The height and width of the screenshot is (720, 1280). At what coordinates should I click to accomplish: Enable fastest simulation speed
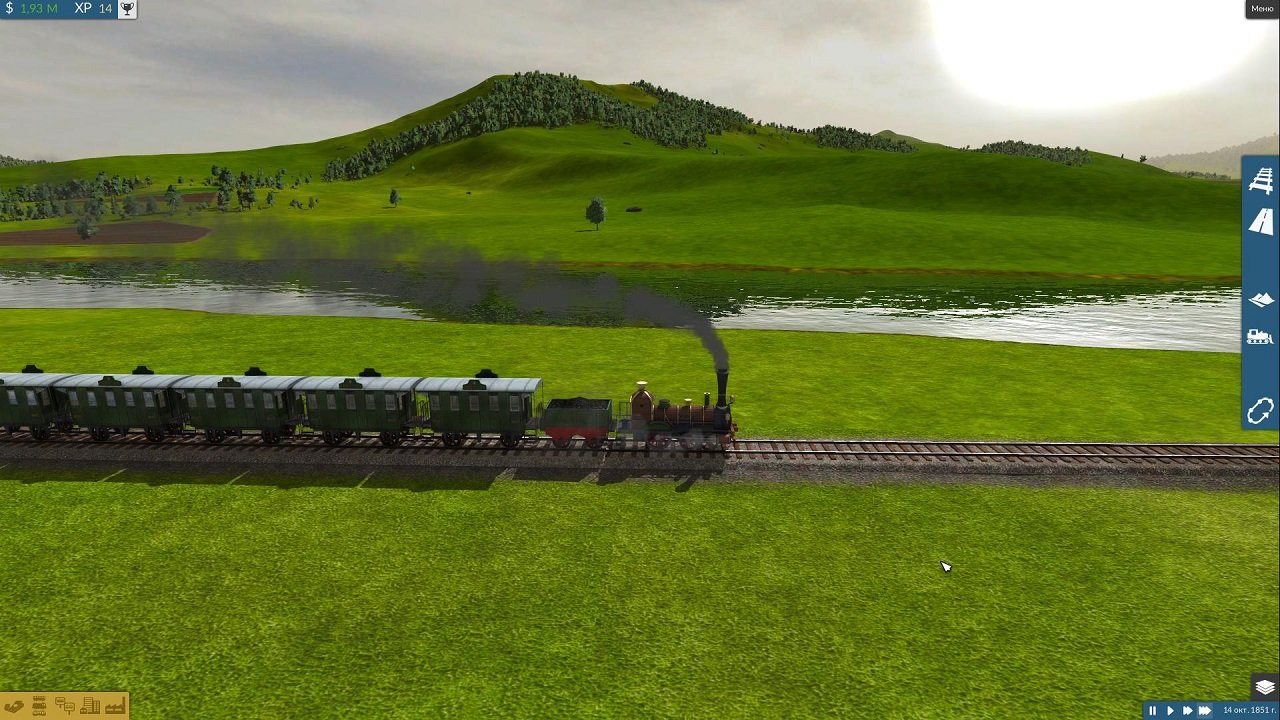[x=1203, y=710]
